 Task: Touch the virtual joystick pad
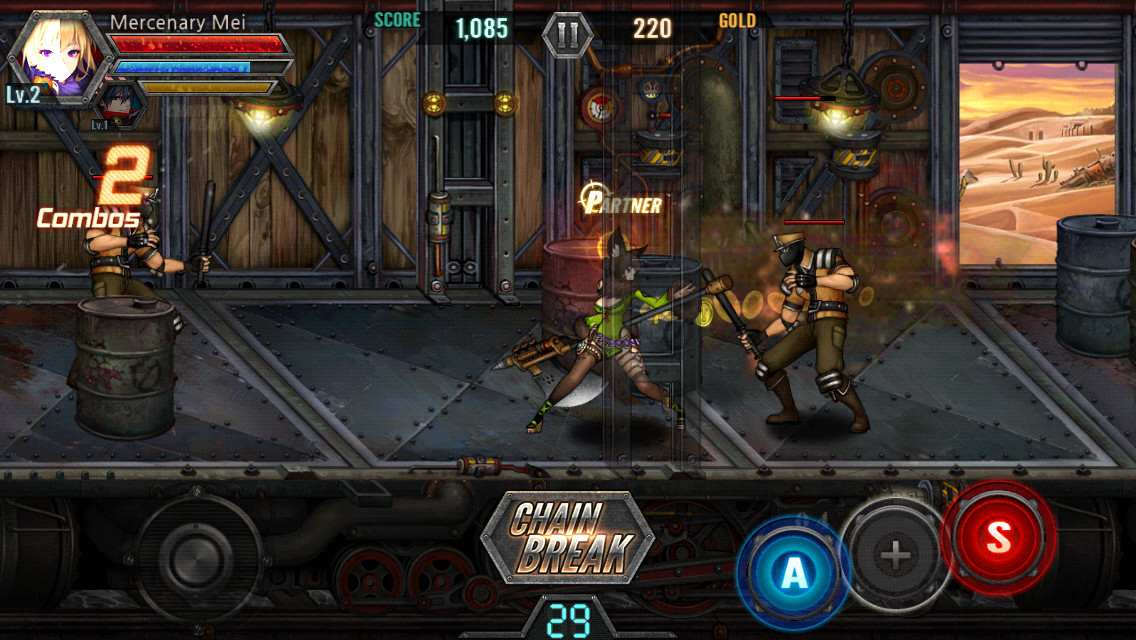pos(198,556)
